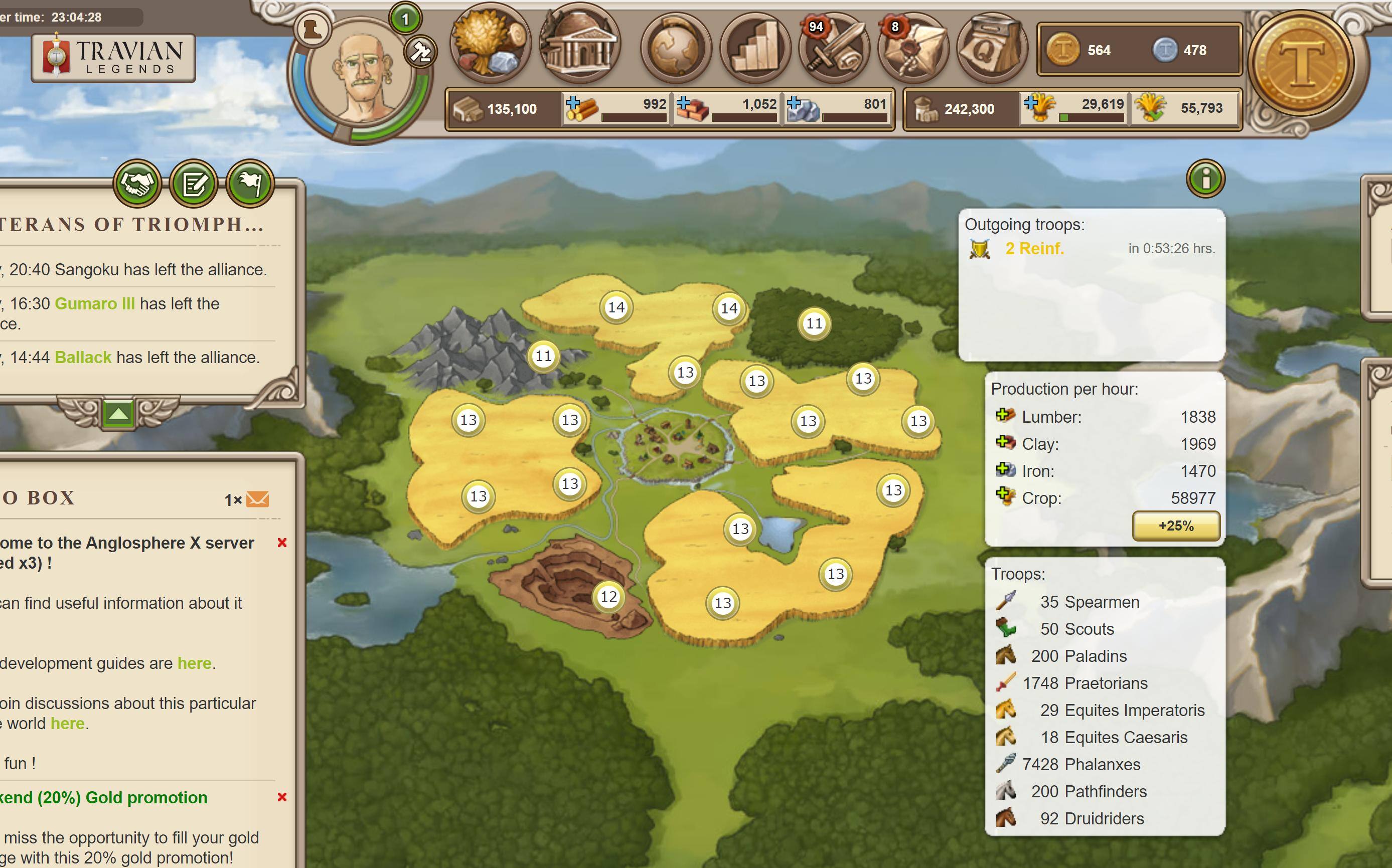Click the large gold T shop button
1392x868 pixels.
pyautogui.click(x=1301, y=62)
